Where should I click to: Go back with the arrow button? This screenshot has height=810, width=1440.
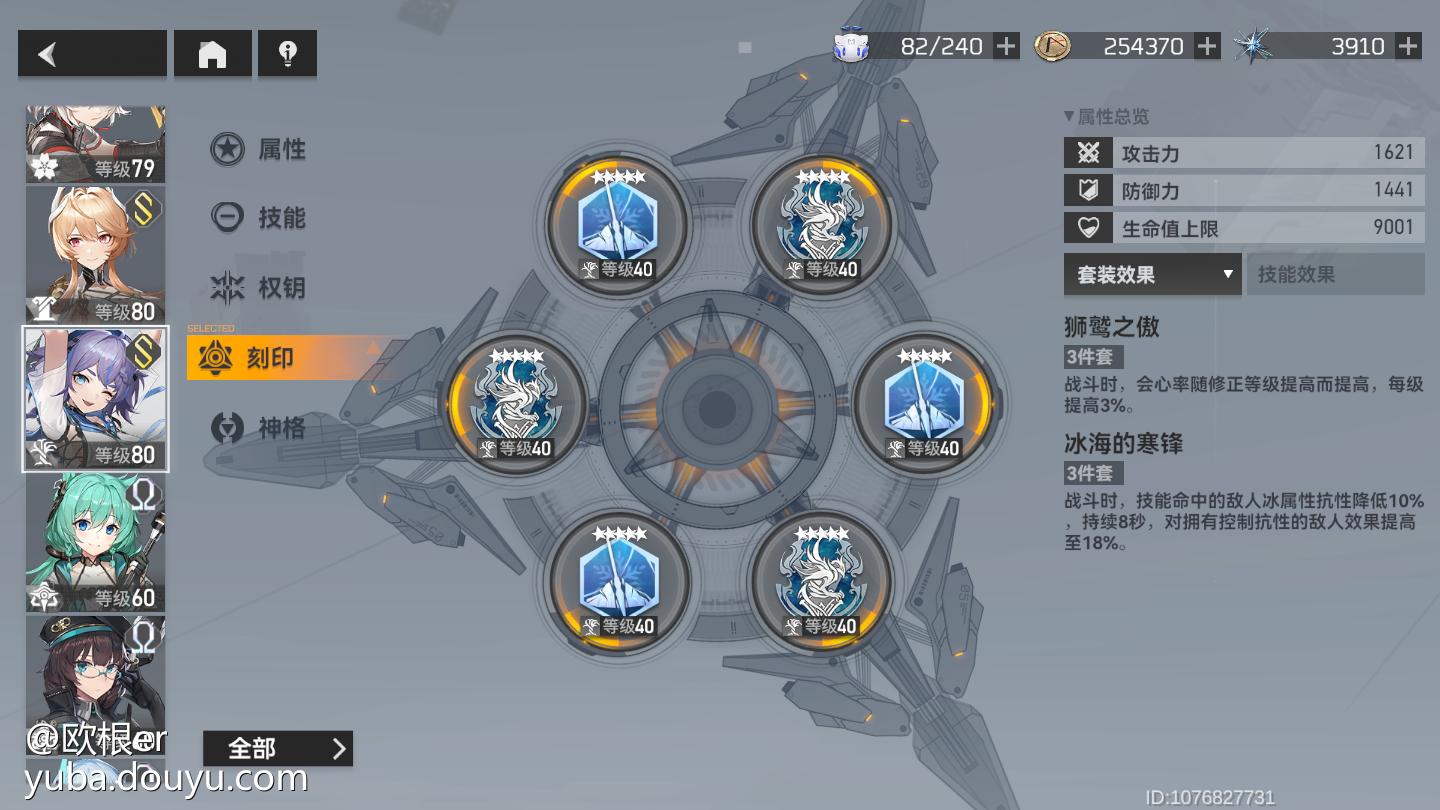coord(91,54)
